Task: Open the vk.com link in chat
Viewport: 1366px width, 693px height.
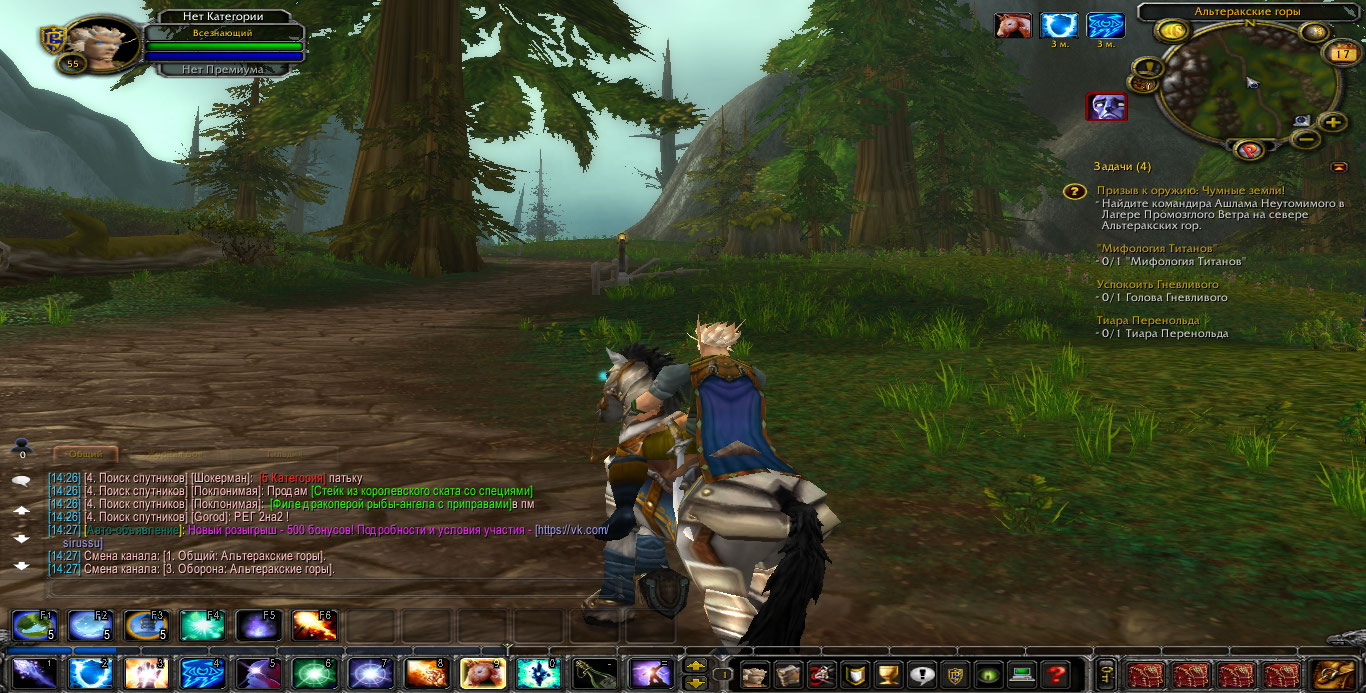Action: click(x=572, y=530)
